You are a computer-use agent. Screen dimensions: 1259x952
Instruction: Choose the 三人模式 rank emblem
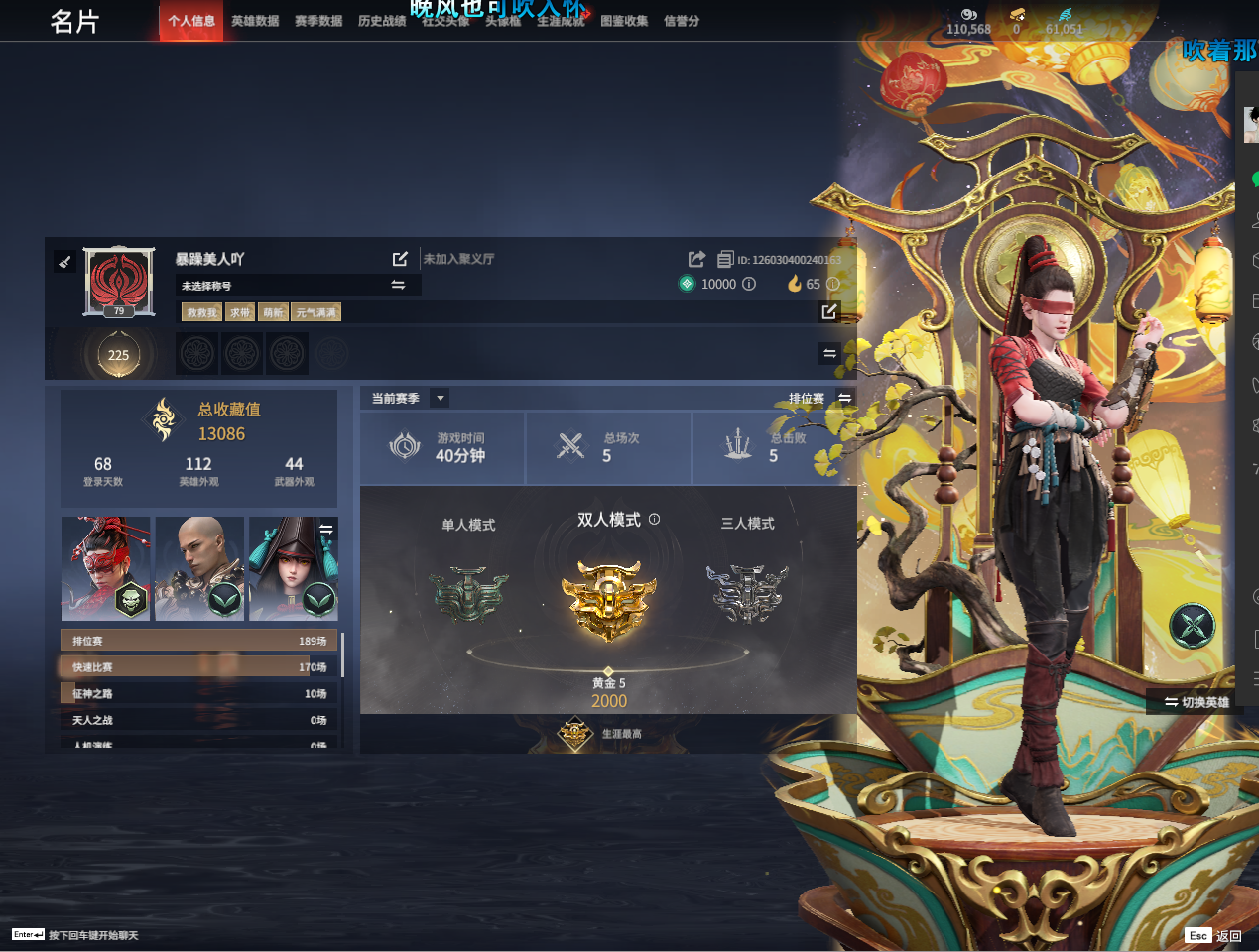747,593
